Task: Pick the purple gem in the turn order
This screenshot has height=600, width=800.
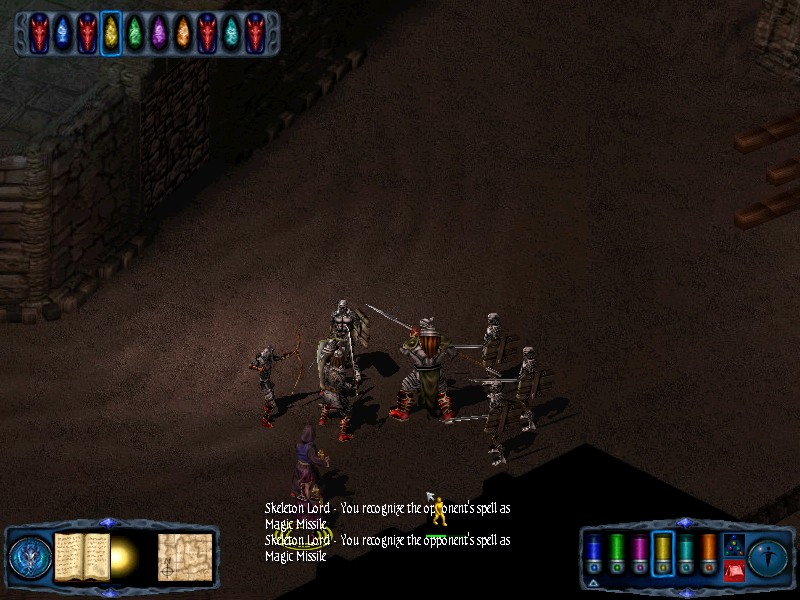Action: pos(158,33)
